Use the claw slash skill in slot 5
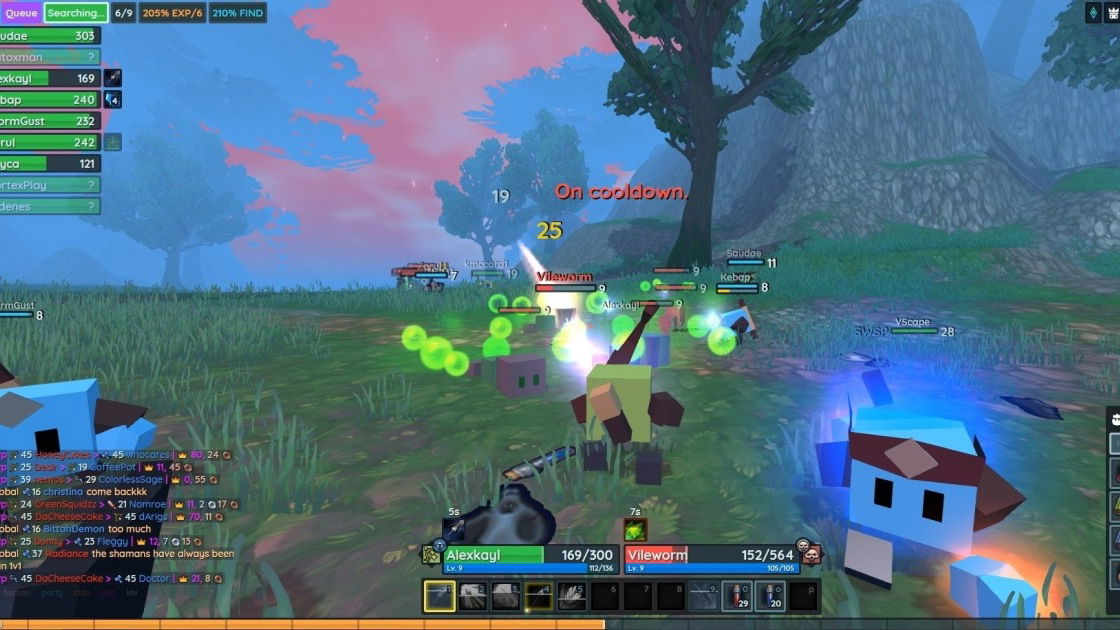 coord(572,596)
